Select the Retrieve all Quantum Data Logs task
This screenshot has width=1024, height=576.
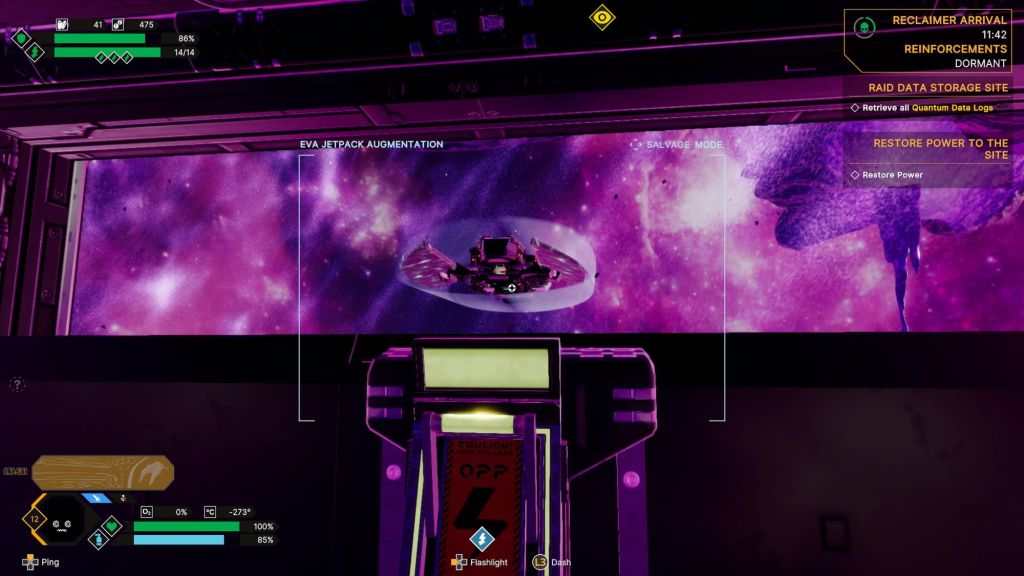[927, 107]
